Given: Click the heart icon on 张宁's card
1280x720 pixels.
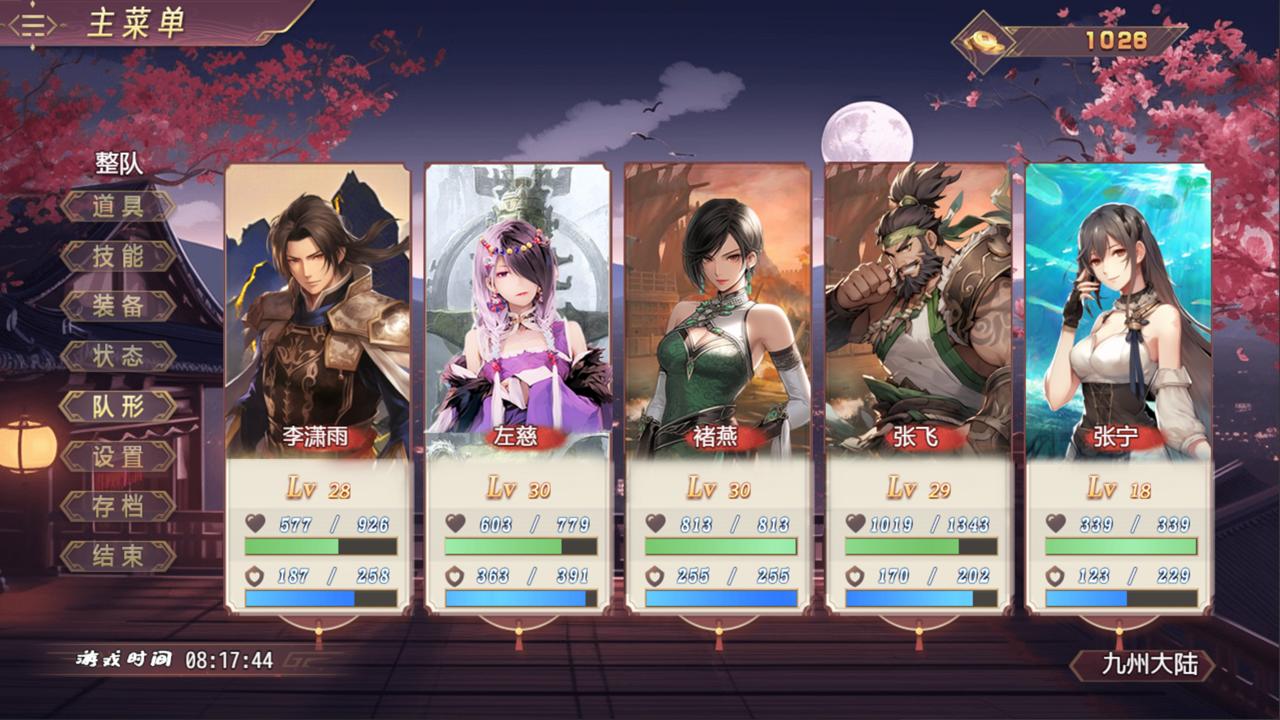Looking at the screenshot, I should [1056, 523].
